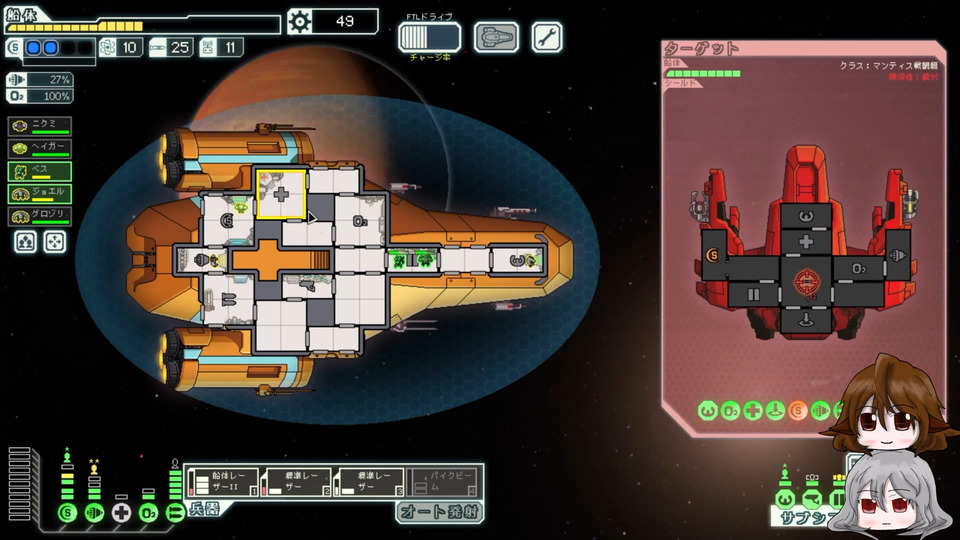Open the ship overview screen
This screenshot has height=540, width=960.
[496, 37]
